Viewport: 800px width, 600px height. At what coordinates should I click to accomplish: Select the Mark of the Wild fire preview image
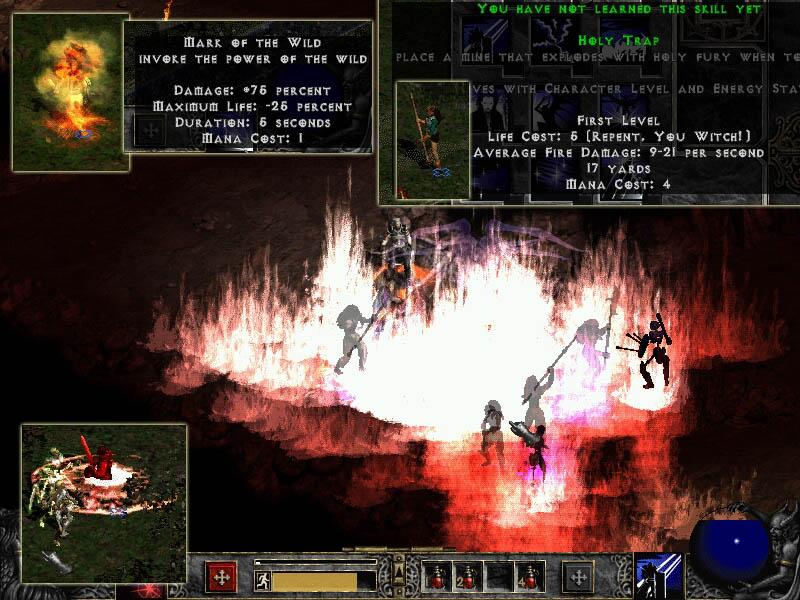point(65,91)
